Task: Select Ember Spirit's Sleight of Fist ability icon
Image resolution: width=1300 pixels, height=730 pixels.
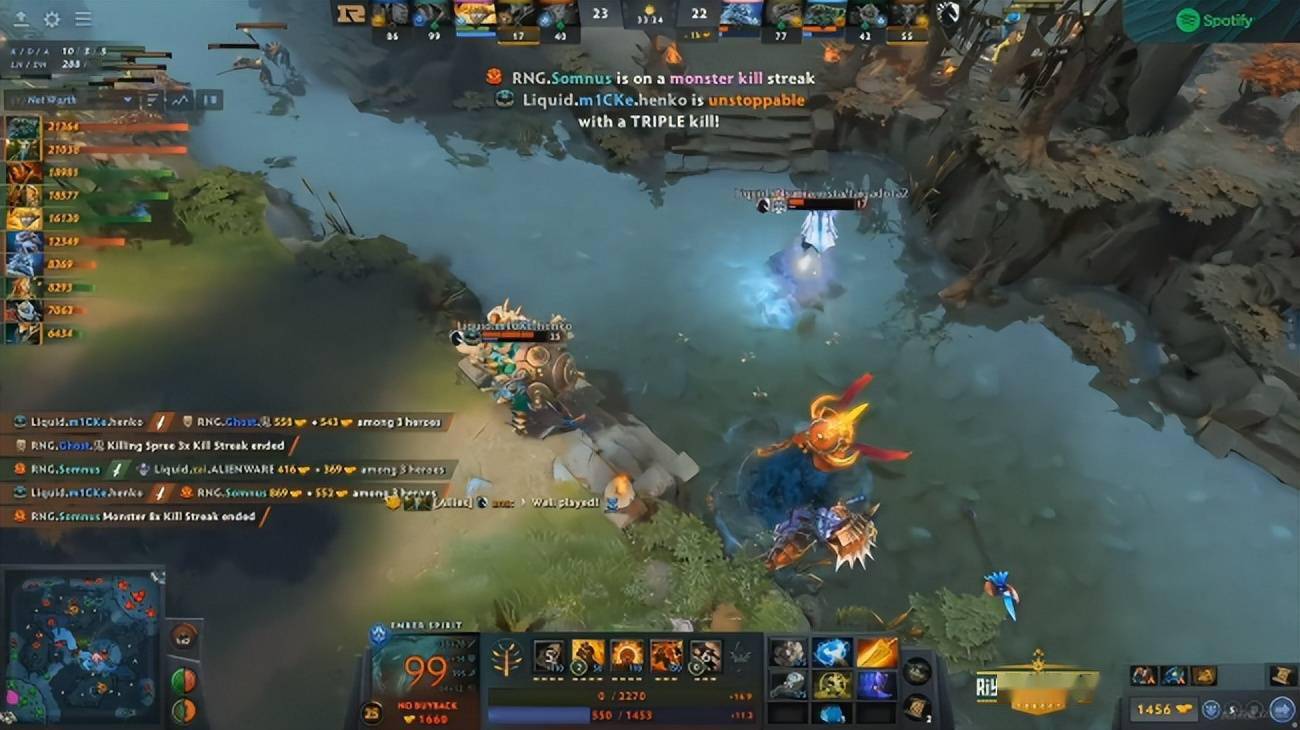Action: tap(589, 658)
